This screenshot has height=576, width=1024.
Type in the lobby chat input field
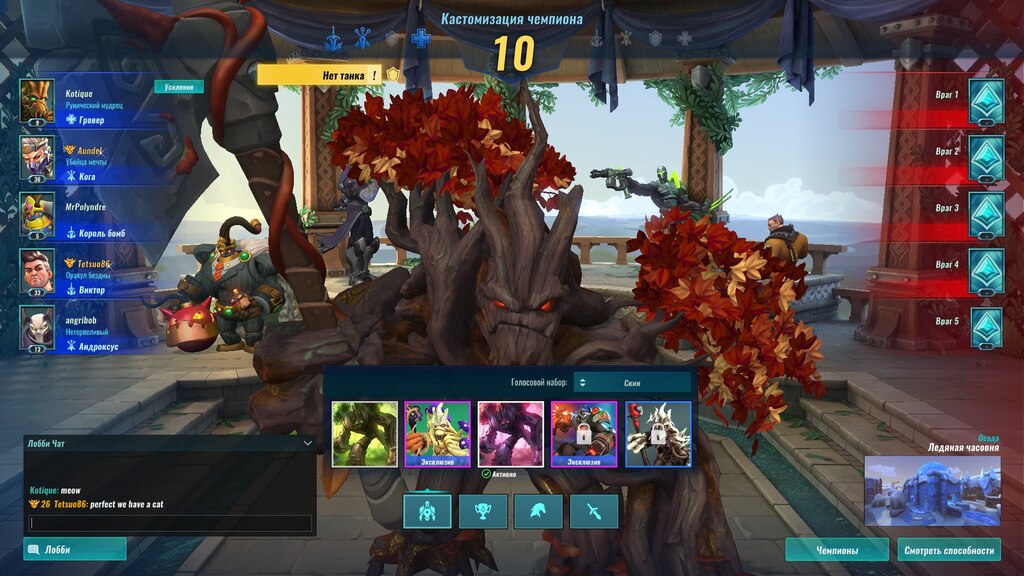click(170, 523)
